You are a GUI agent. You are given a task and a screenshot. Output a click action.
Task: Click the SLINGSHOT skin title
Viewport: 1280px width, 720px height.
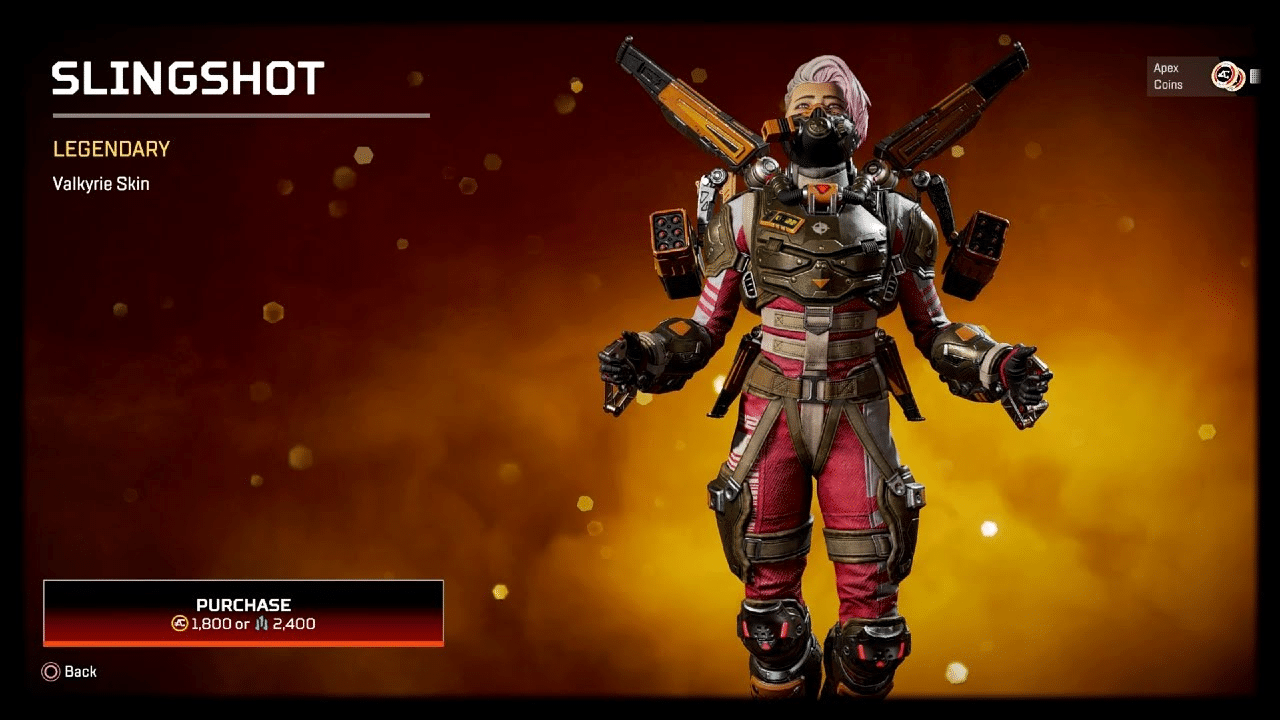pyautogui.click(x=187, y=78)
